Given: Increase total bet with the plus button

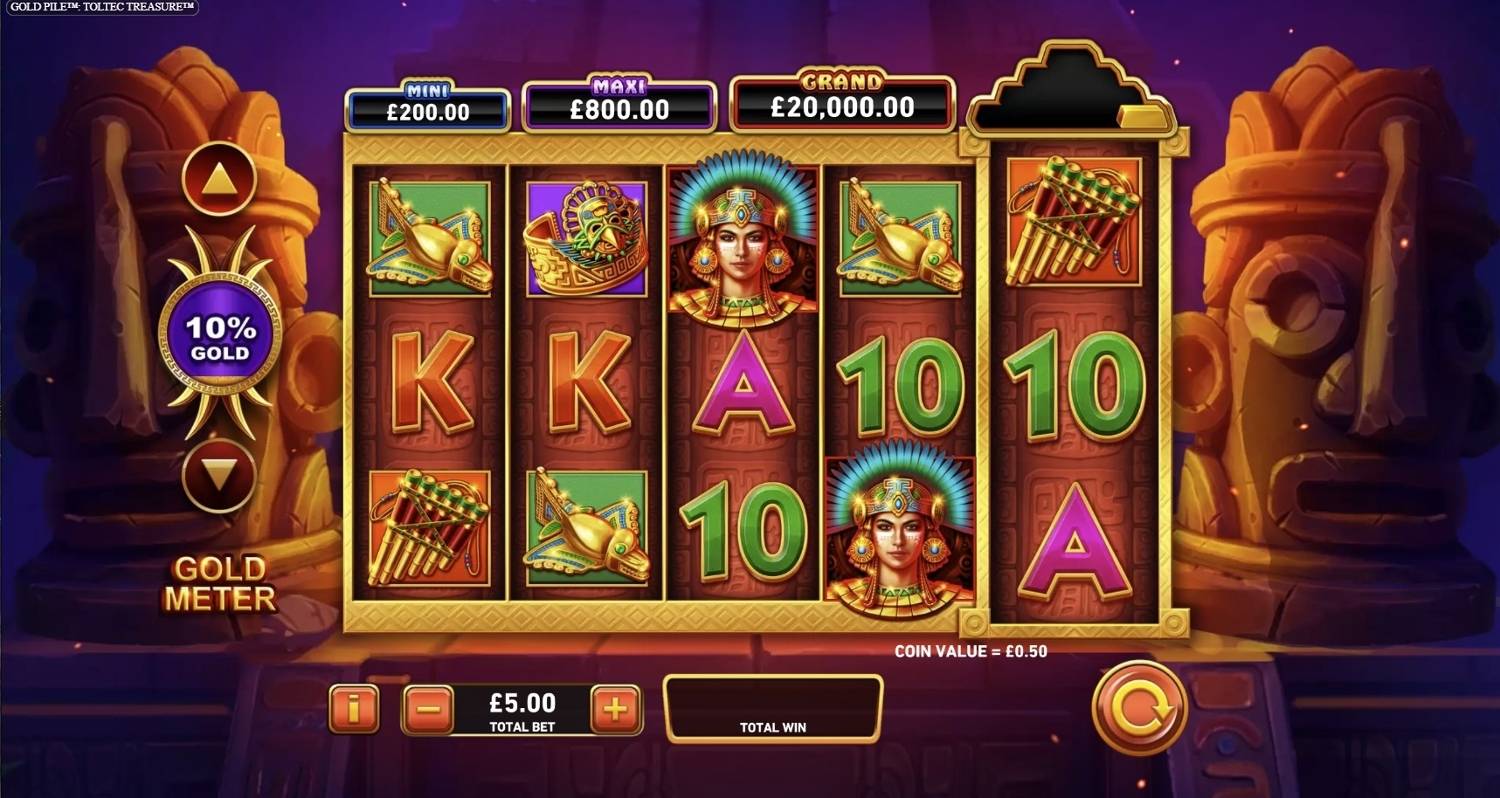Looking at the screenshot, I should pos(615,710).
